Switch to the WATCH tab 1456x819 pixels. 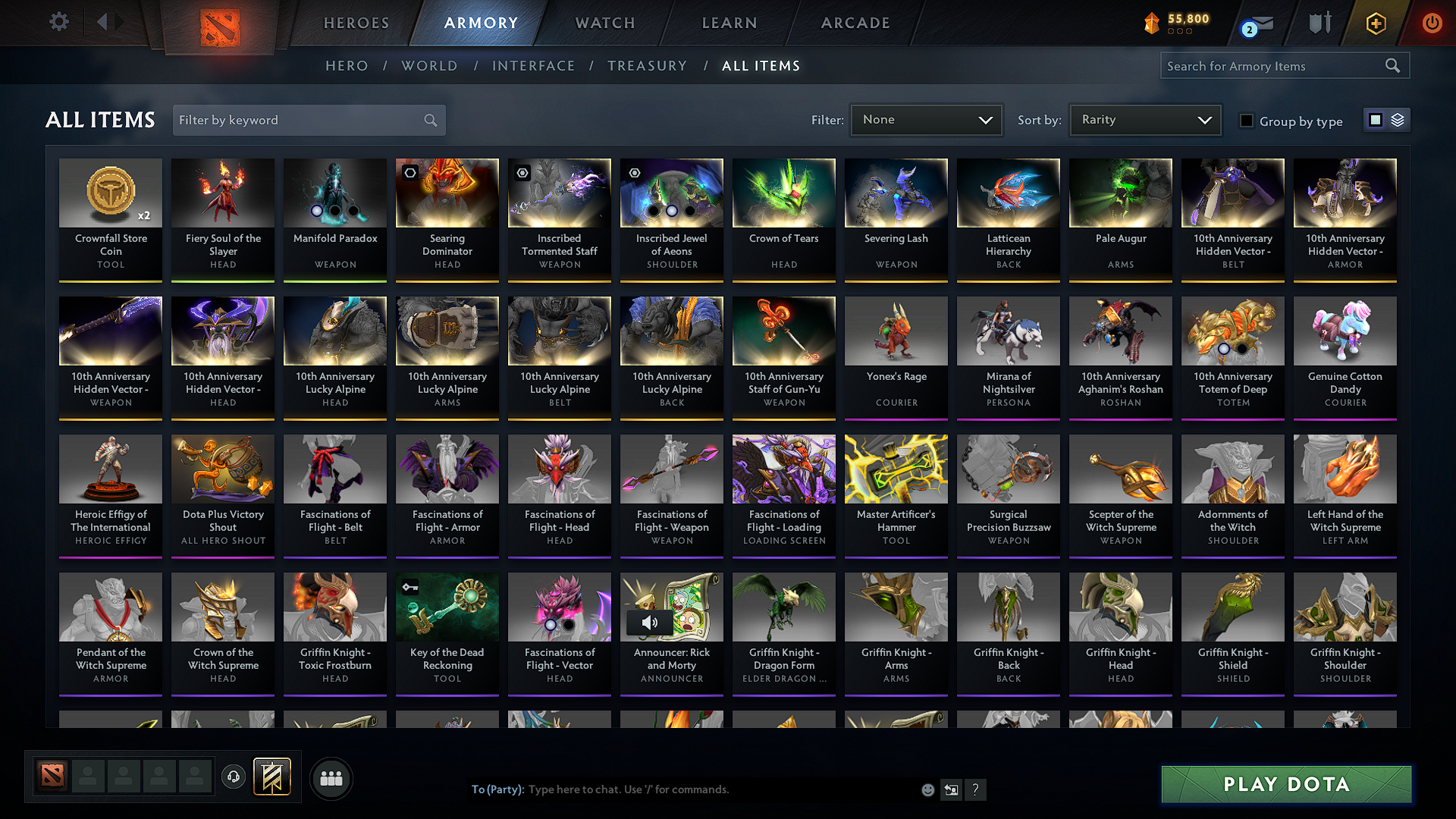point(603,23)
